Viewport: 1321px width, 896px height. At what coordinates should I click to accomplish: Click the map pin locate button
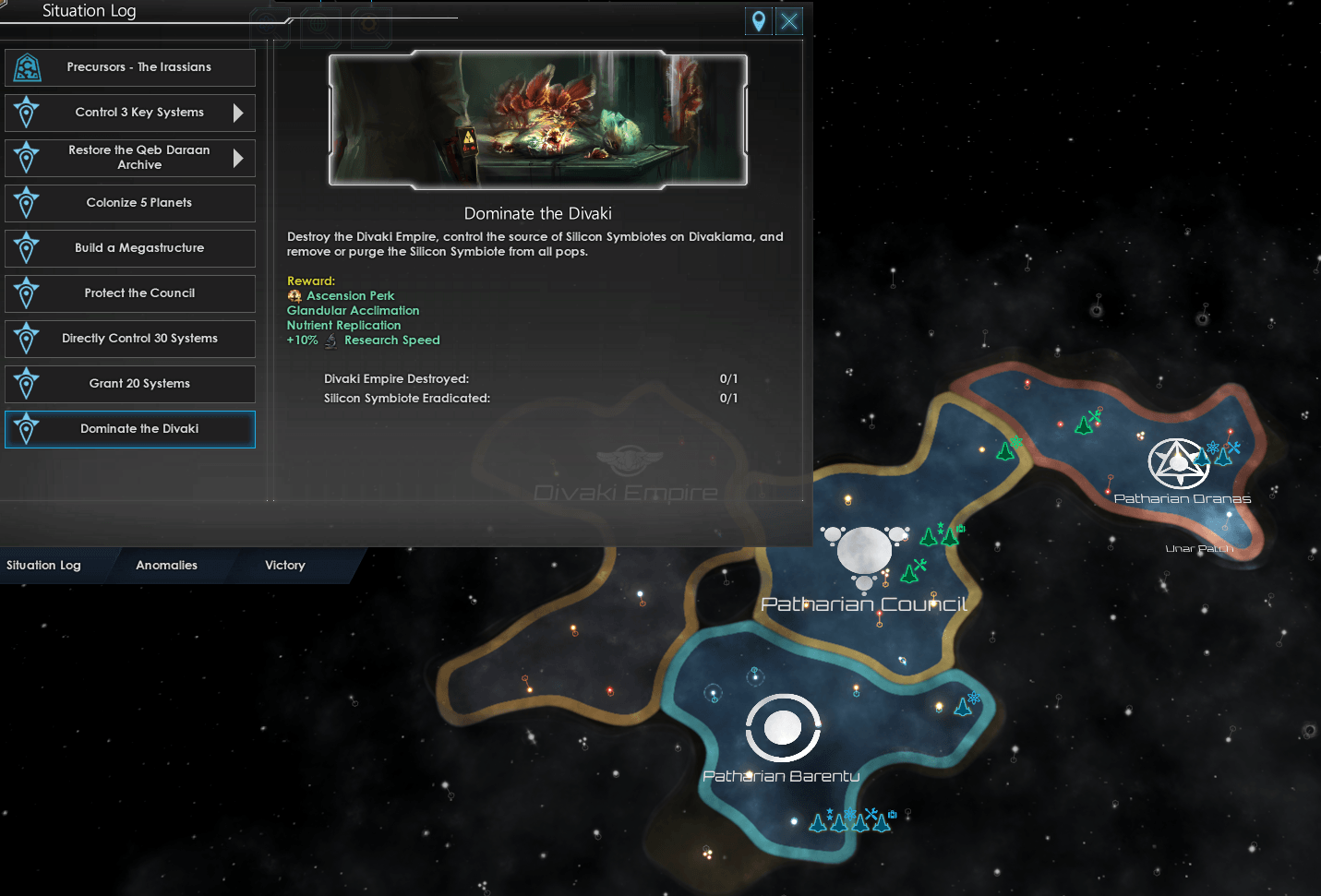point(759,21)
